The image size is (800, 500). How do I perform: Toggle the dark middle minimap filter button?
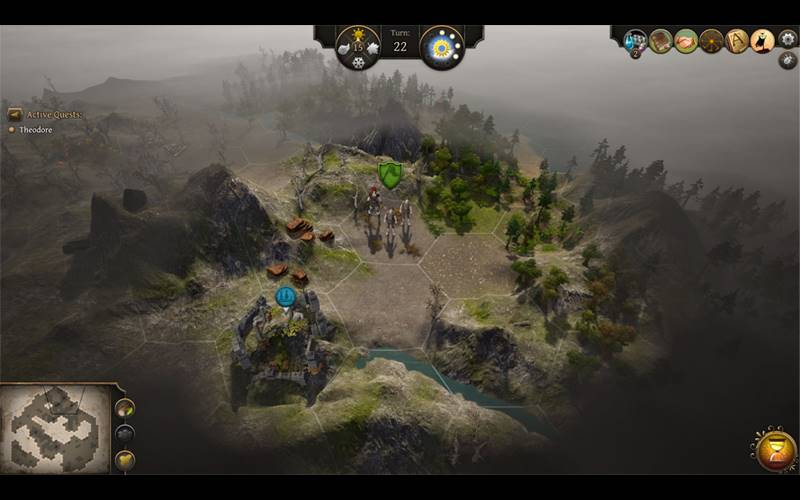(x=125, y=433)
